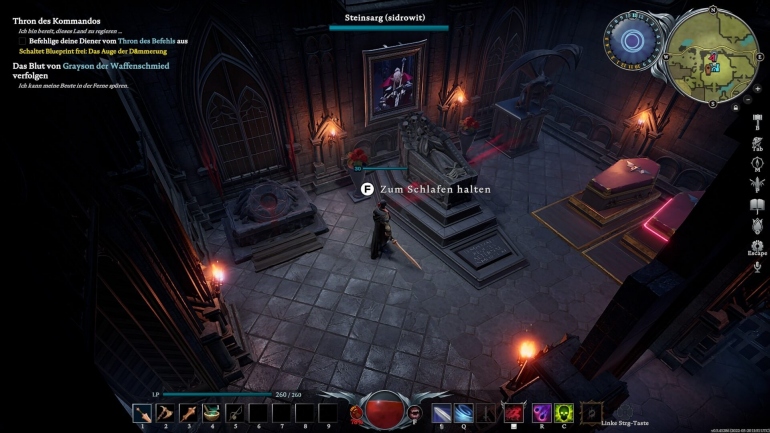The width and height of the screenshot is (770, 433).
Task: Open the circular minimap
Action: (714, 53)
